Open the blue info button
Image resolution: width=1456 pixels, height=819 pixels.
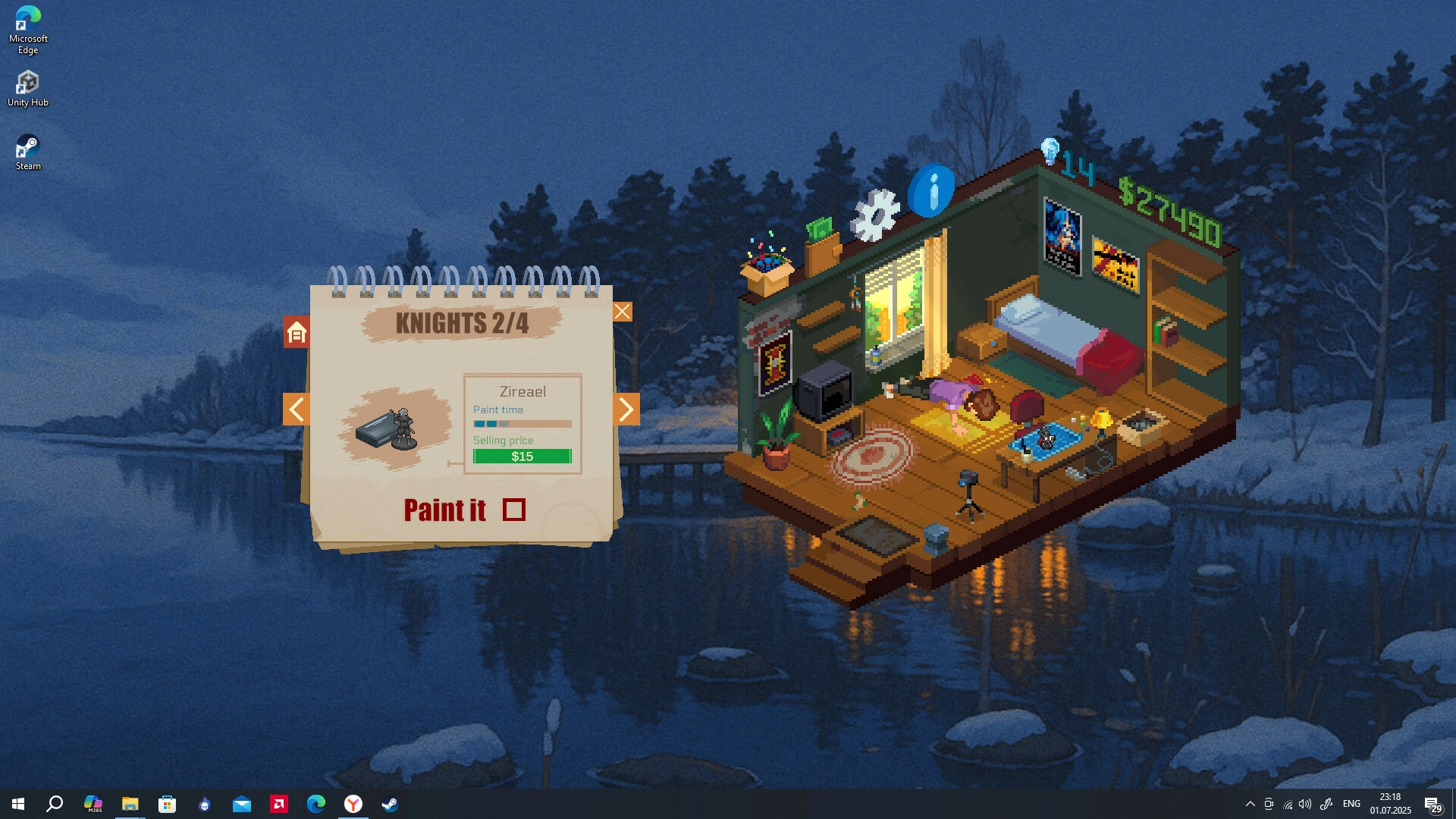932,190
